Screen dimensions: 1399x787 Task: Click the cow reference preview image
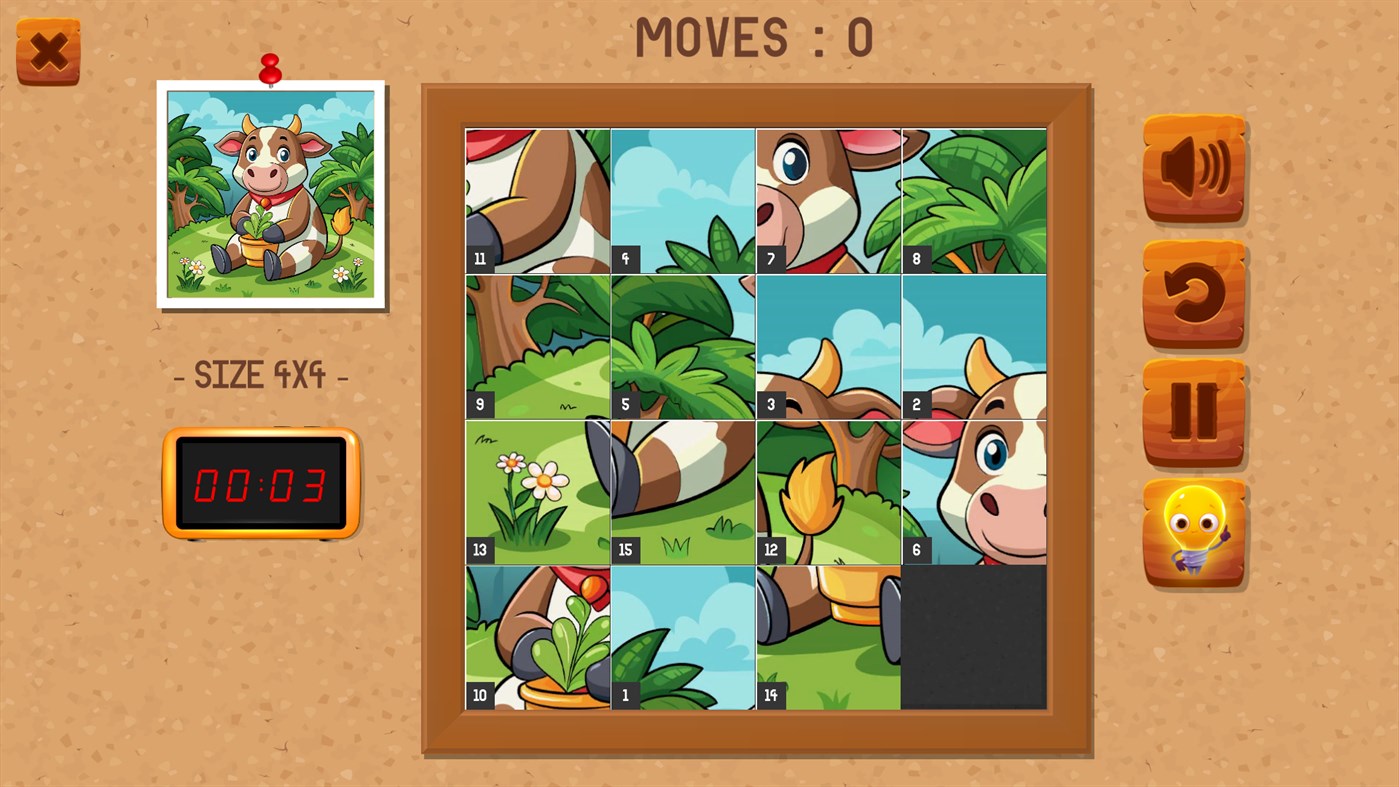click(x=271, y=192)
